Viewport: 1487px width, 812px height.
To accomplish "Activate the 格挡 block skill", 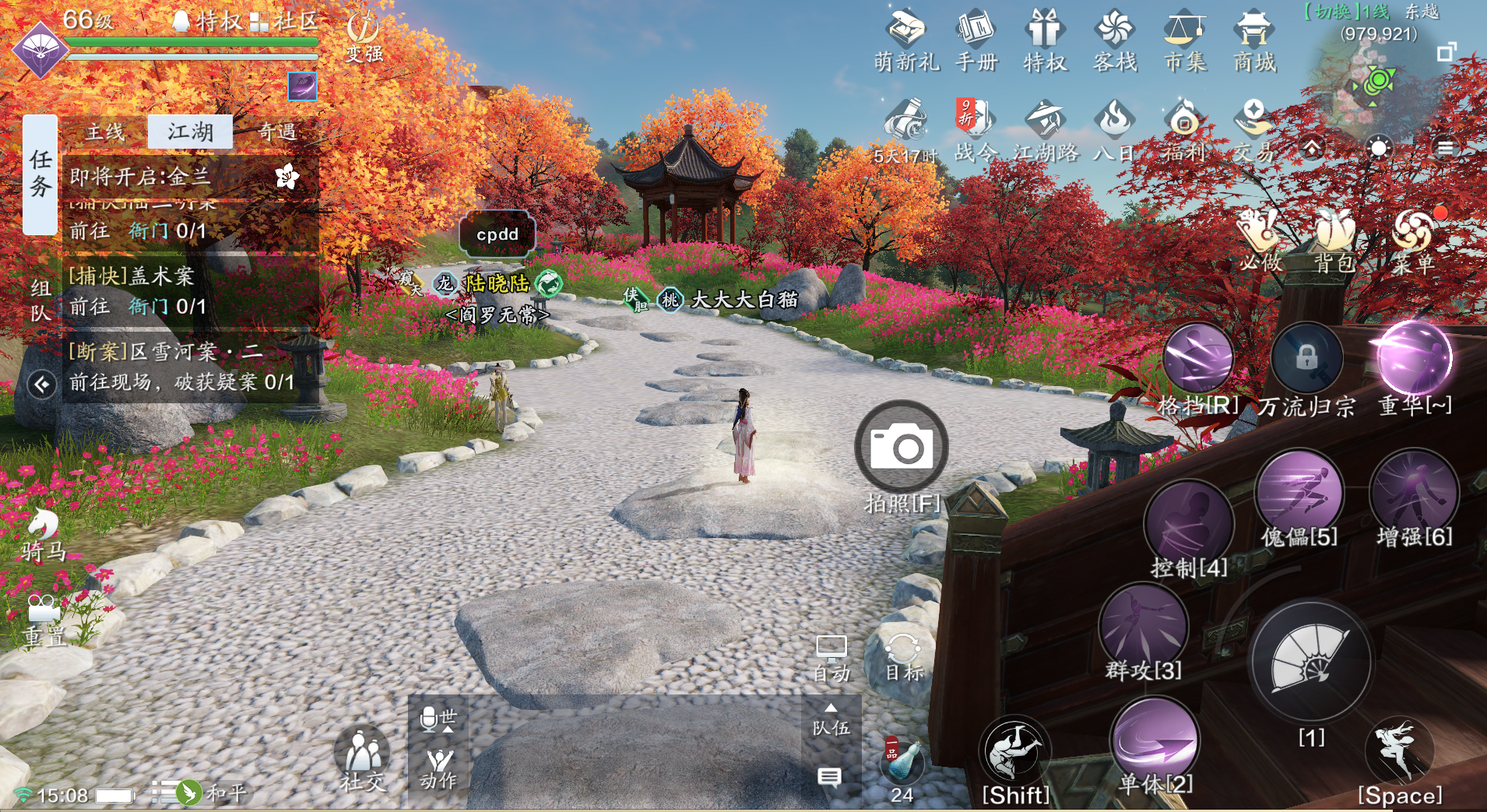I will [x=1197, y=358].
